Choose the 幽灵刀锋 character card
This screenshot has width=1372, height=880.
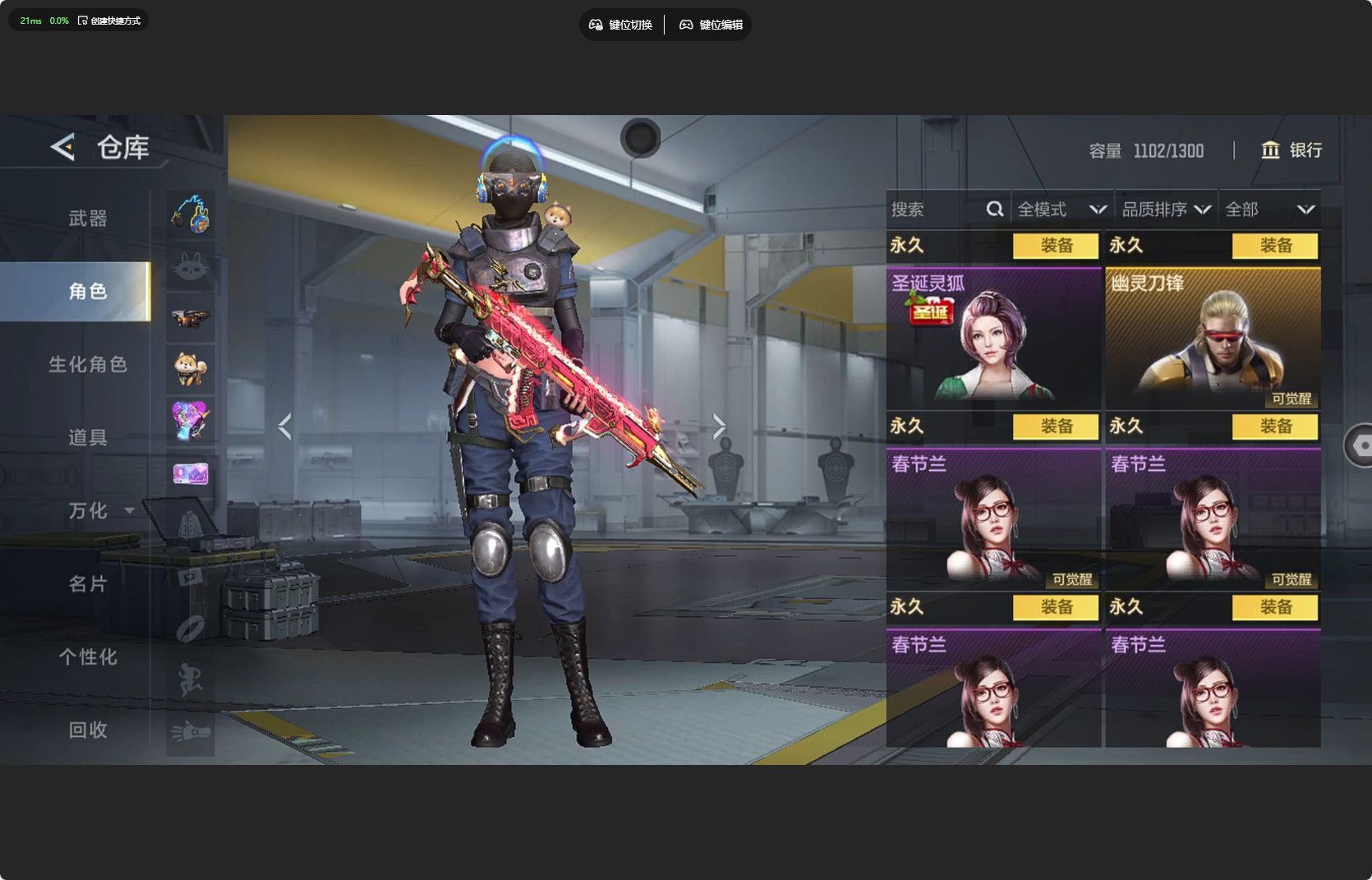[x=1213, y=338]
